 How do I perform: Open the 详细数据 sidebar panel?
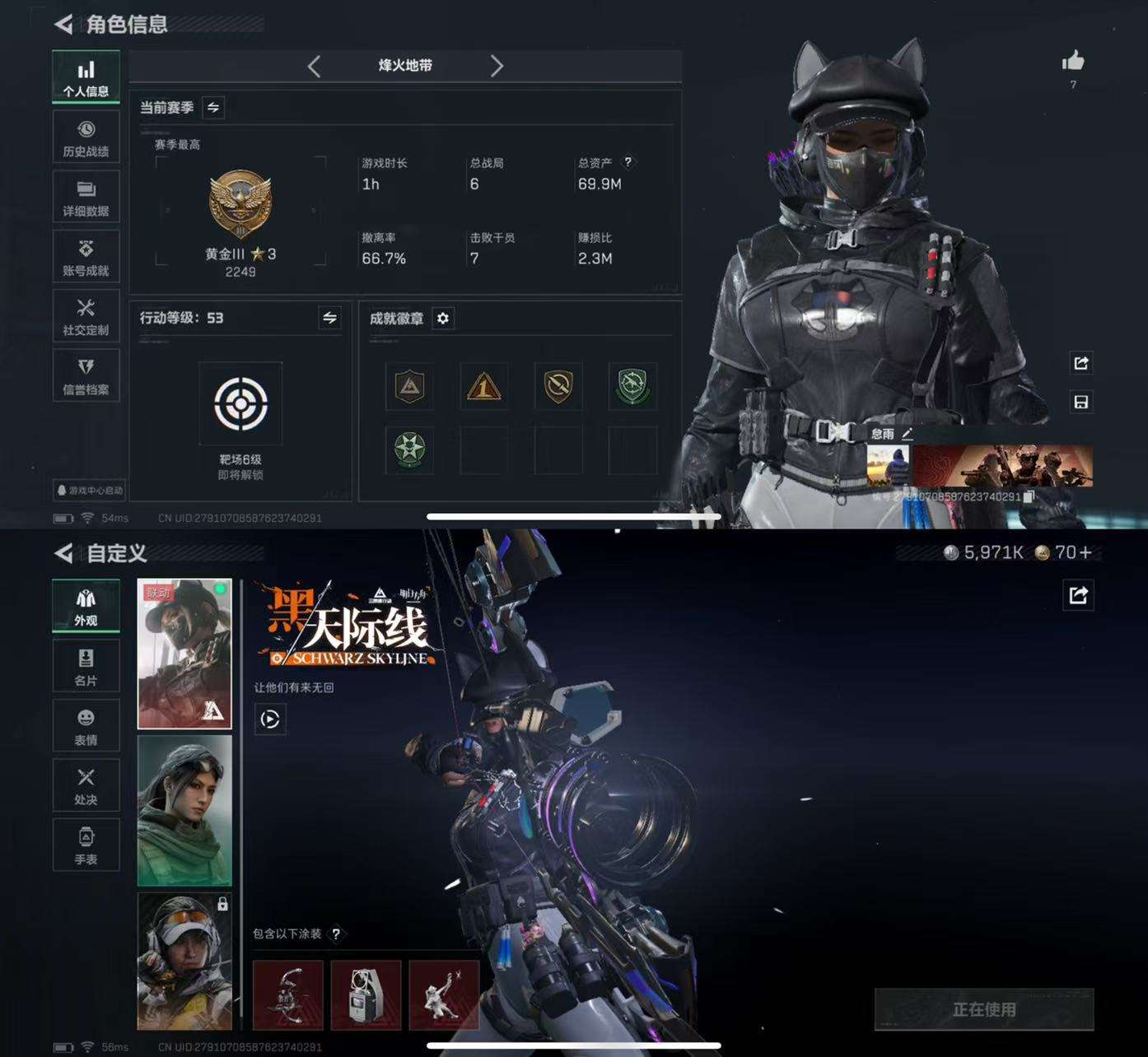pyautogui.click(x=86, y=196)
